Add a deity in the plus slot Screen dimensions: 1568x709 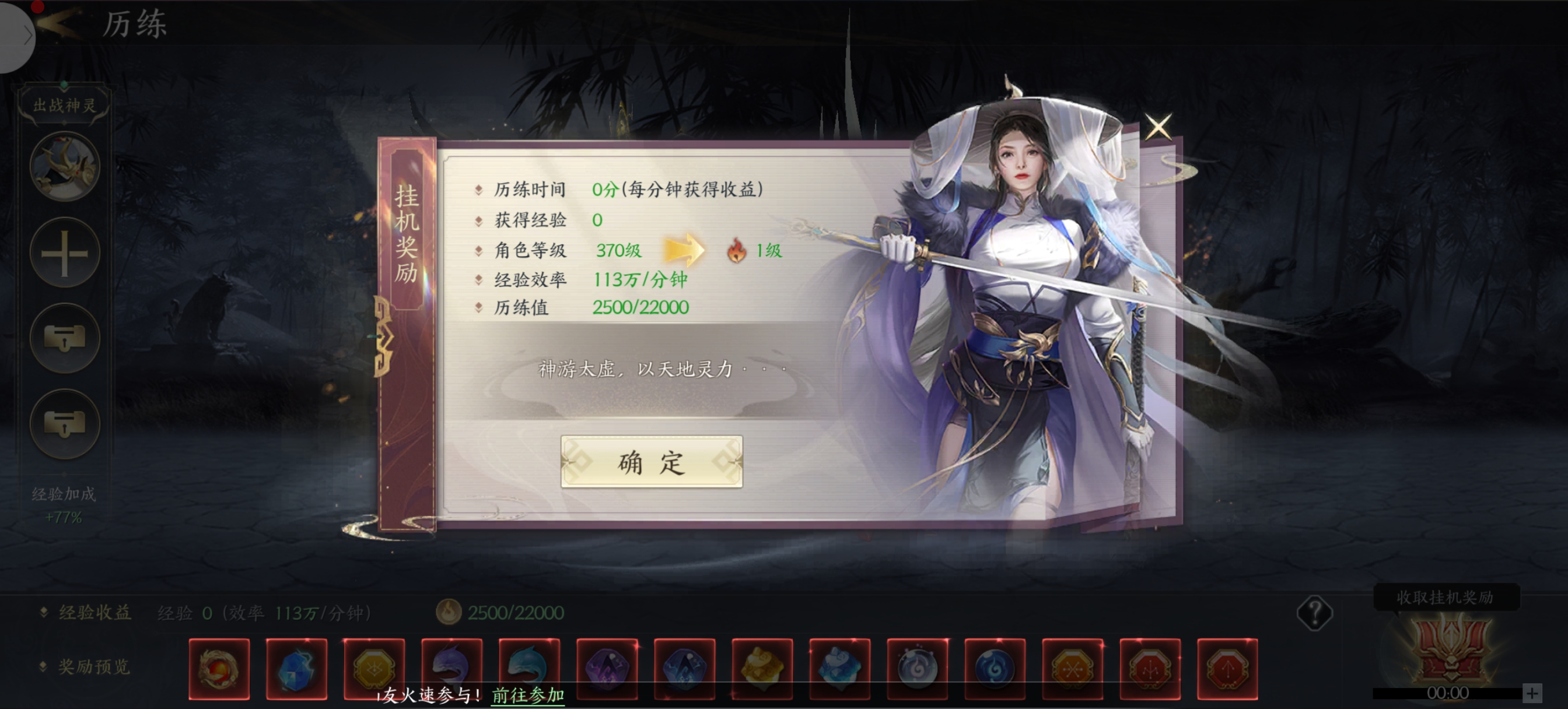point(65,252)
